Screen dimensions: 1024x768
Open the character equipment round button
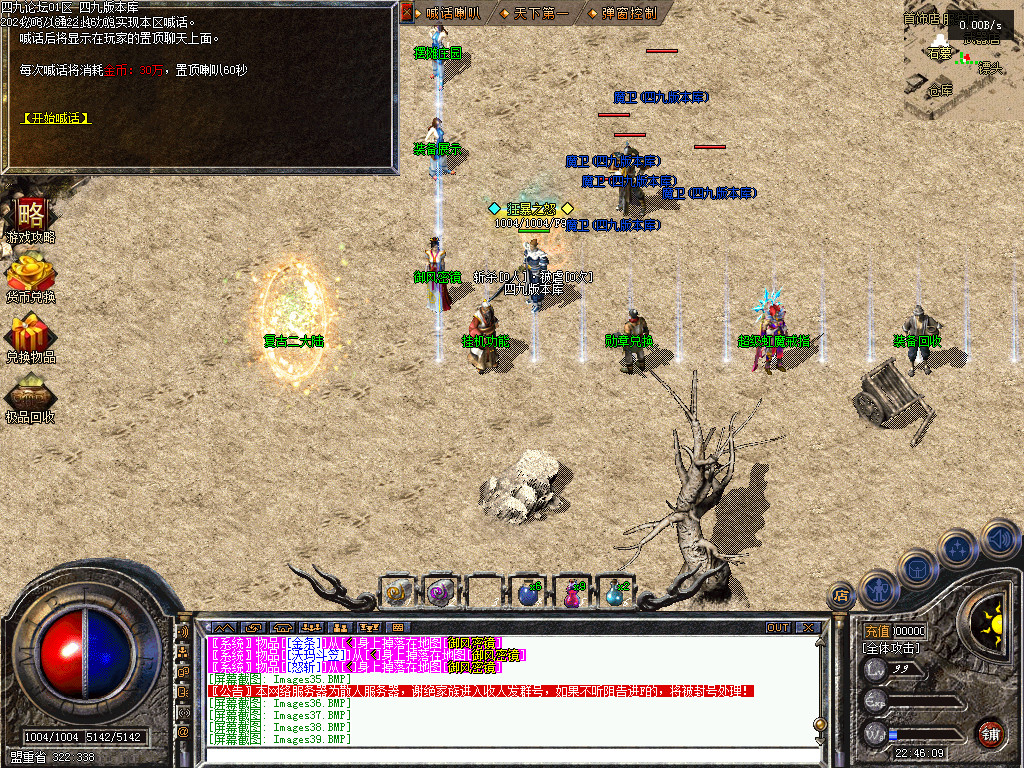coord(877,590)
